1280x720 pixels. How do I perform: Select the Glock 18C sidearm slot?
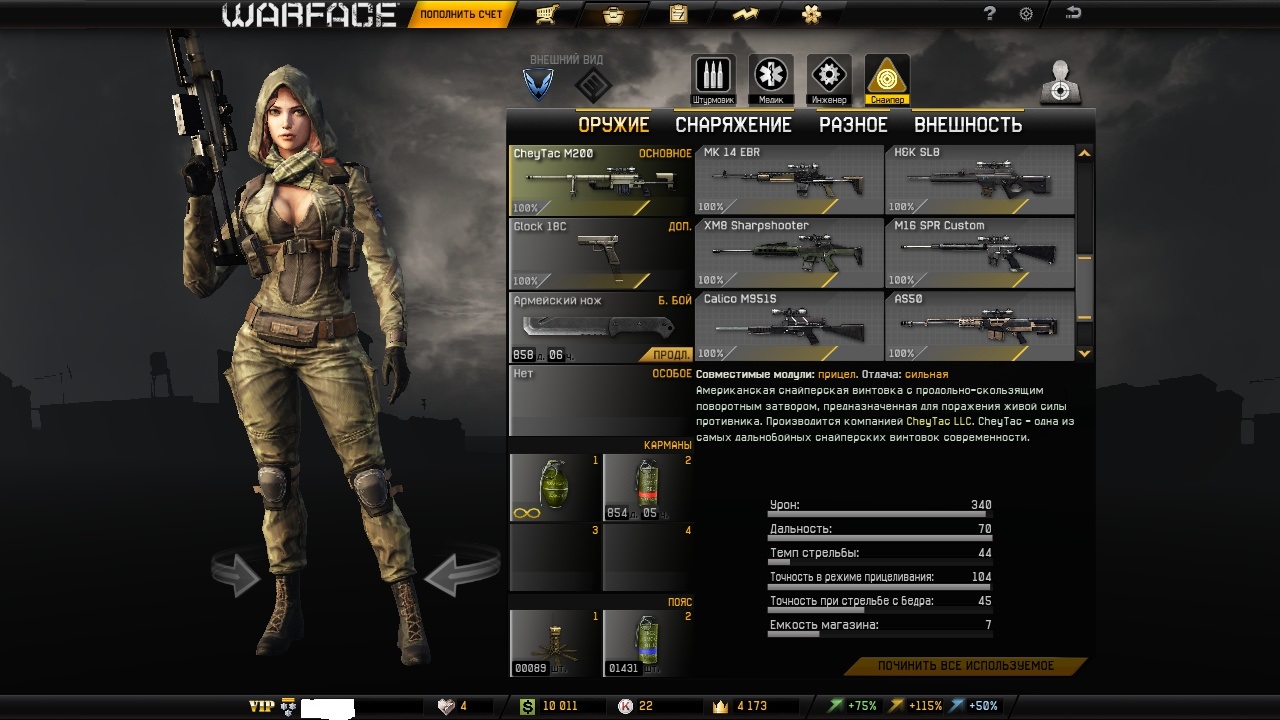(600, 254)
